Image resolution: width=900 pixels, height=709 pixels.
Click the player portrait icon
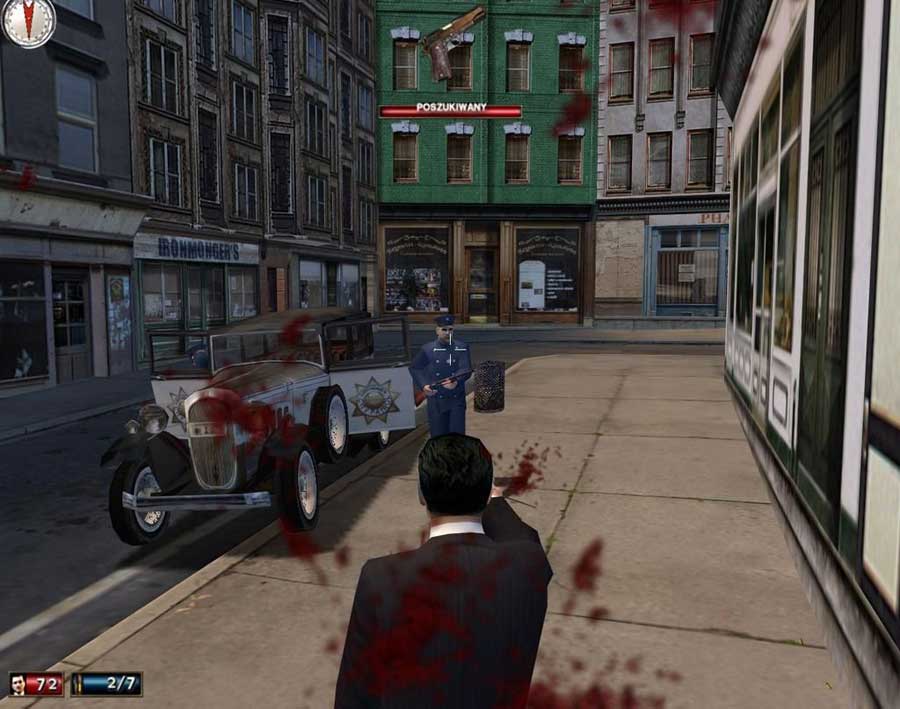pos(19,685)
